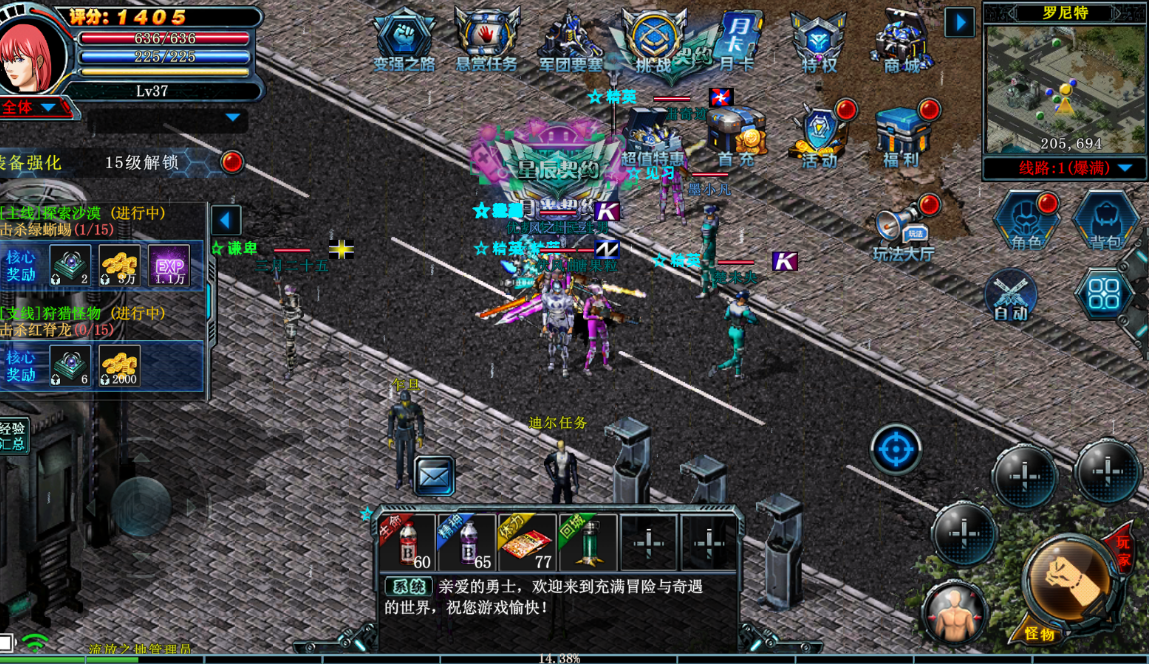Open the 背包 backpack
This screenshot has height=664, width=1149.
coord(1105,220)
